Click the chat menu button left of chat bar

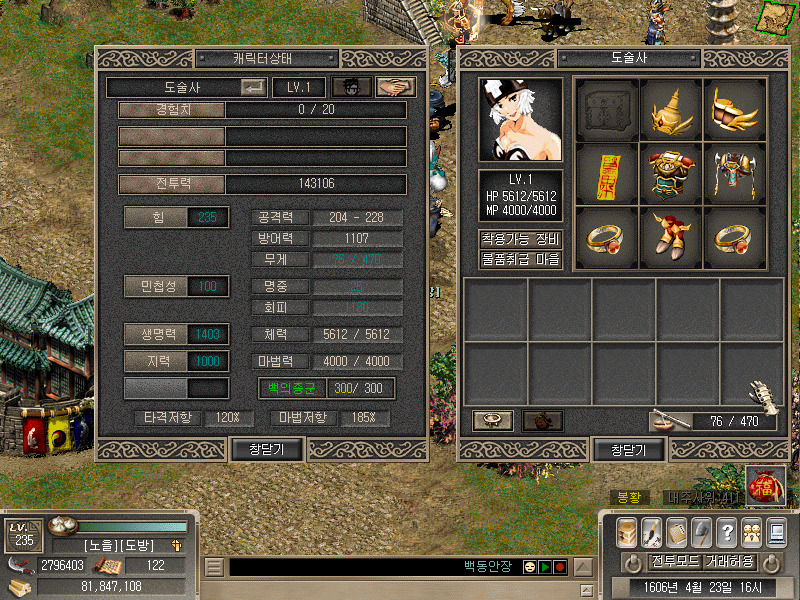pos(214,567)
